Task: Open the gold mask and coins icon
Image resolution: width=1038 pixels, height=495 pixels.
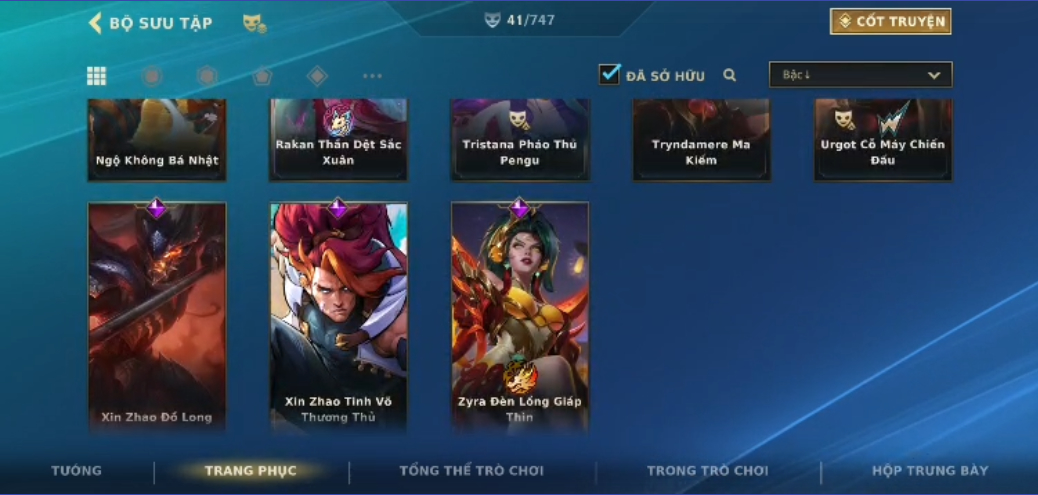Action: coord(254,23)
